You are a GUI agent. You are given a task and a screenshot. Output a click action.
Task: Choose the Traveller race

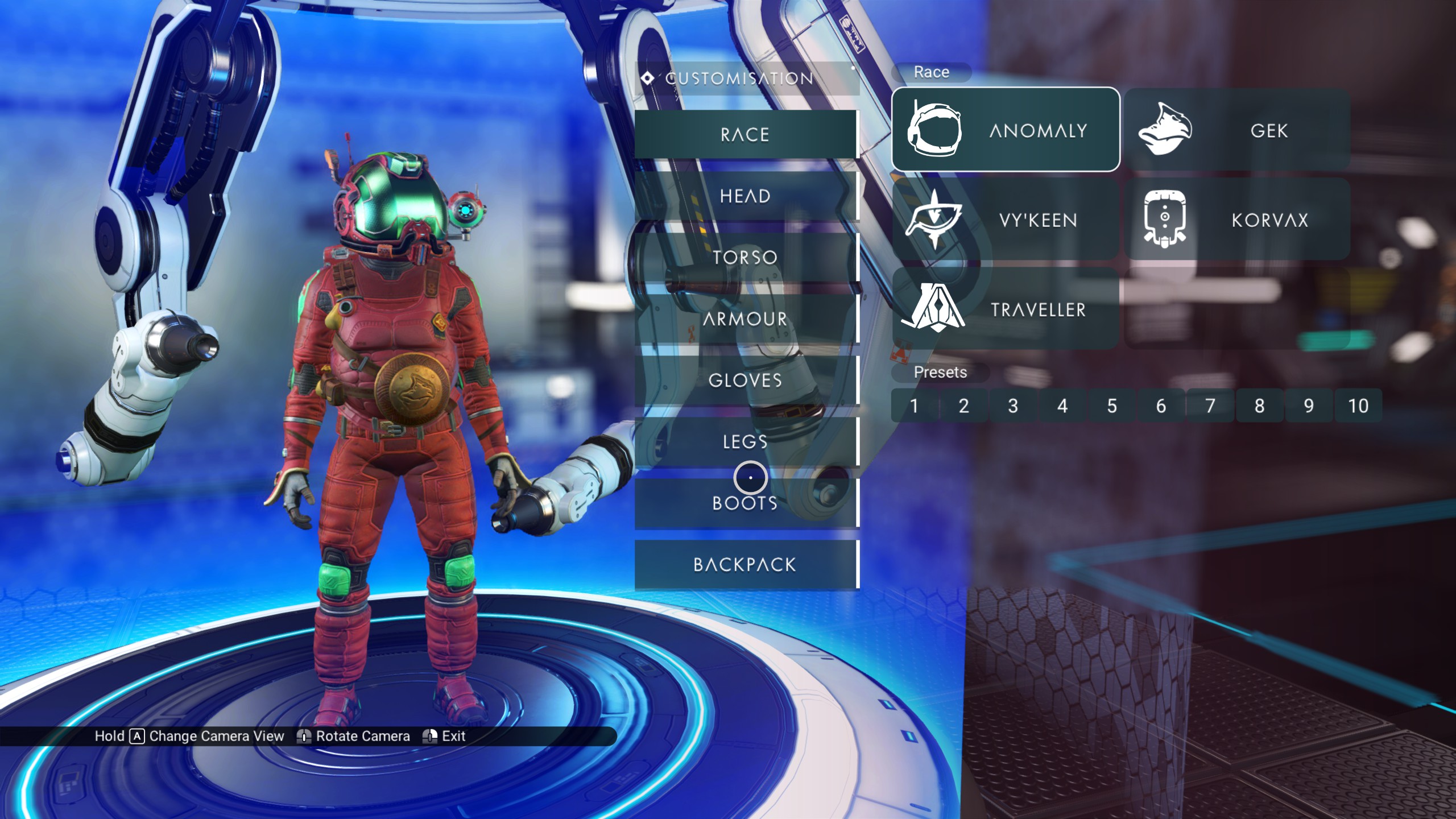pos(1006,309)
